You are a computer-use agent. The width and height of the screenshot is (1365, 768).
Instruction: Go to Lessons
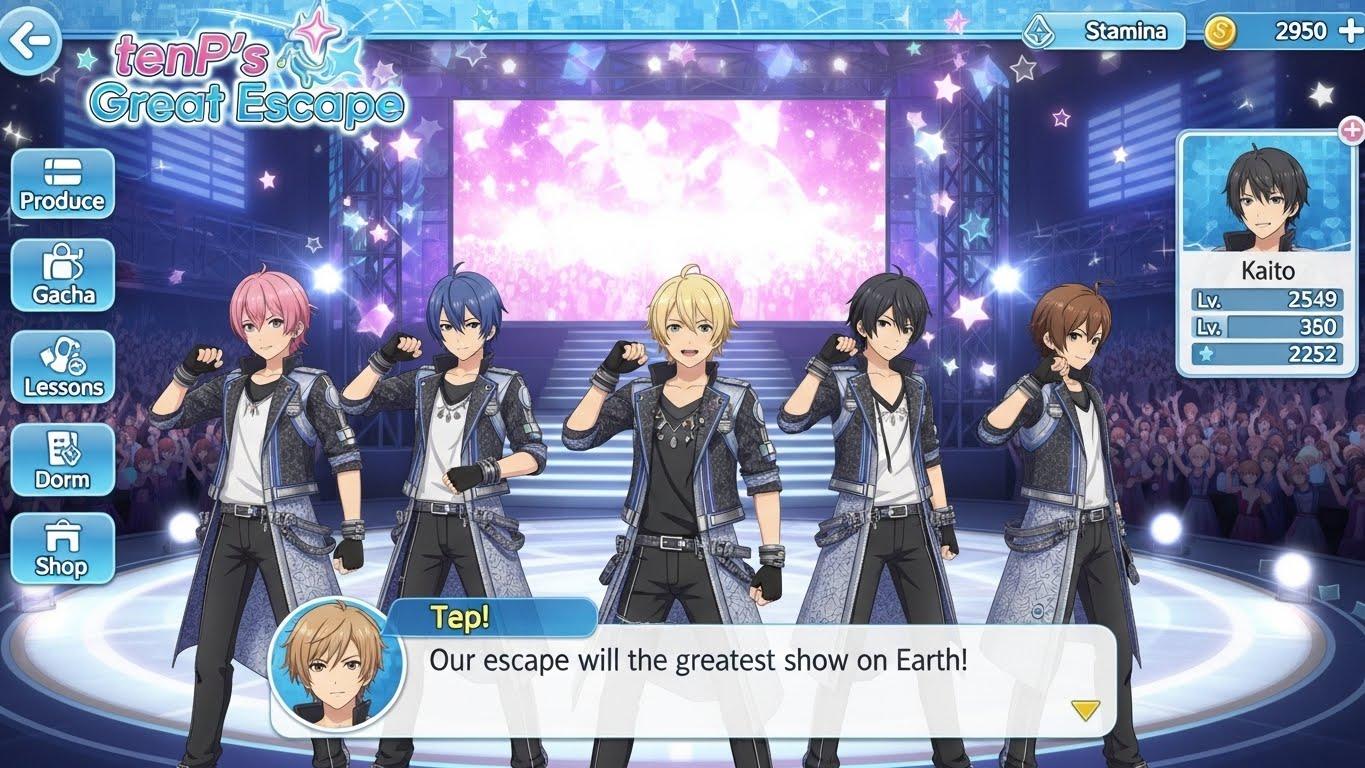(x=63, y=367)
